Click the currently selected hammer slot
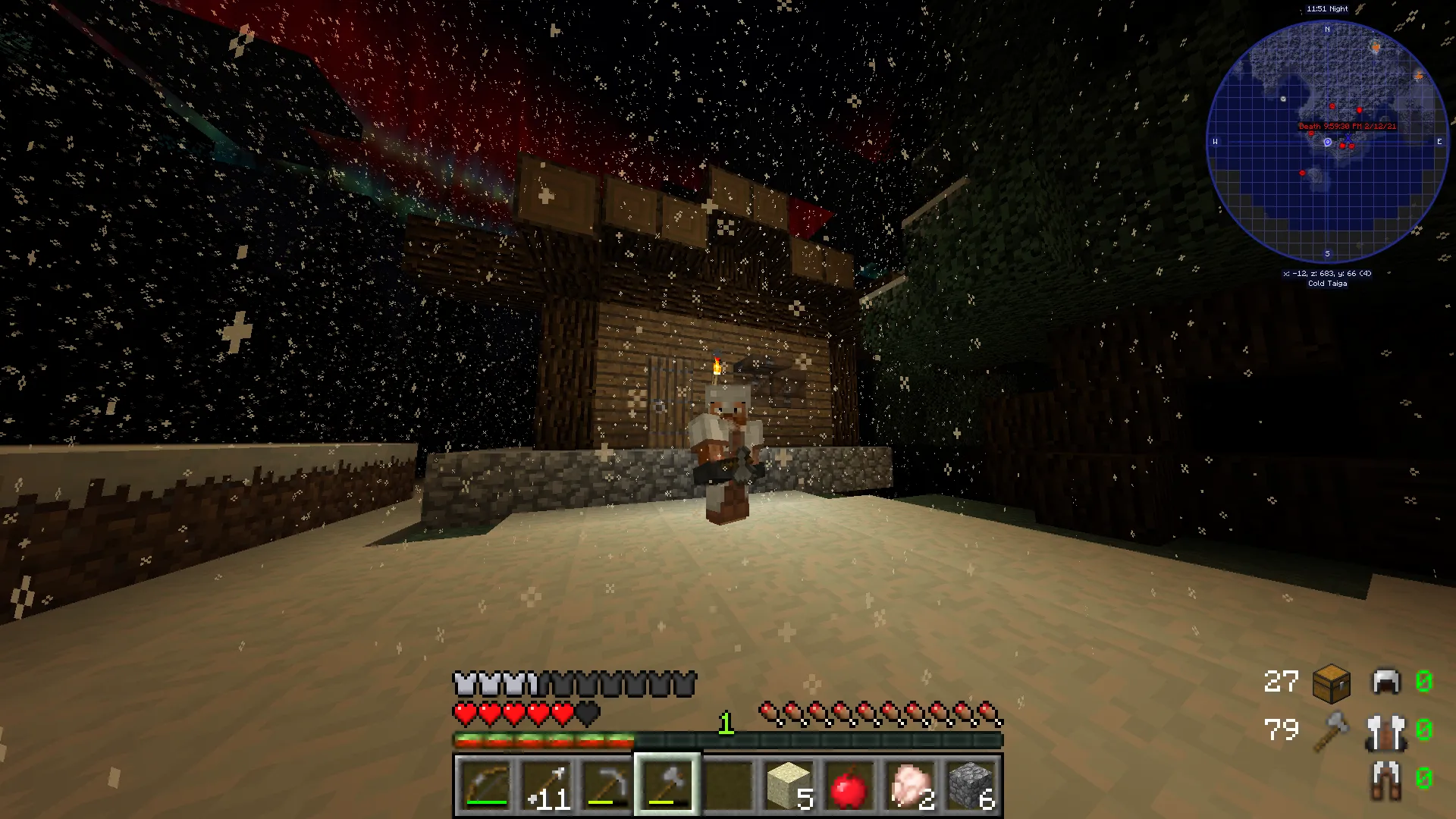This screenshot has width=1456, height=819. pyautogui.click(x=667, y=785)
